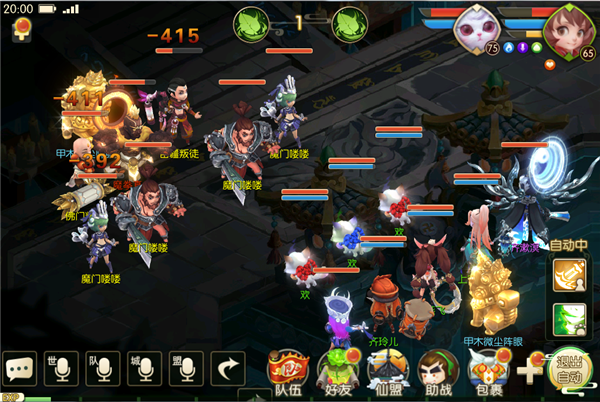Click the 退出自动 exit auto-battle button
600x402 pixels.
tap(571, 368)
